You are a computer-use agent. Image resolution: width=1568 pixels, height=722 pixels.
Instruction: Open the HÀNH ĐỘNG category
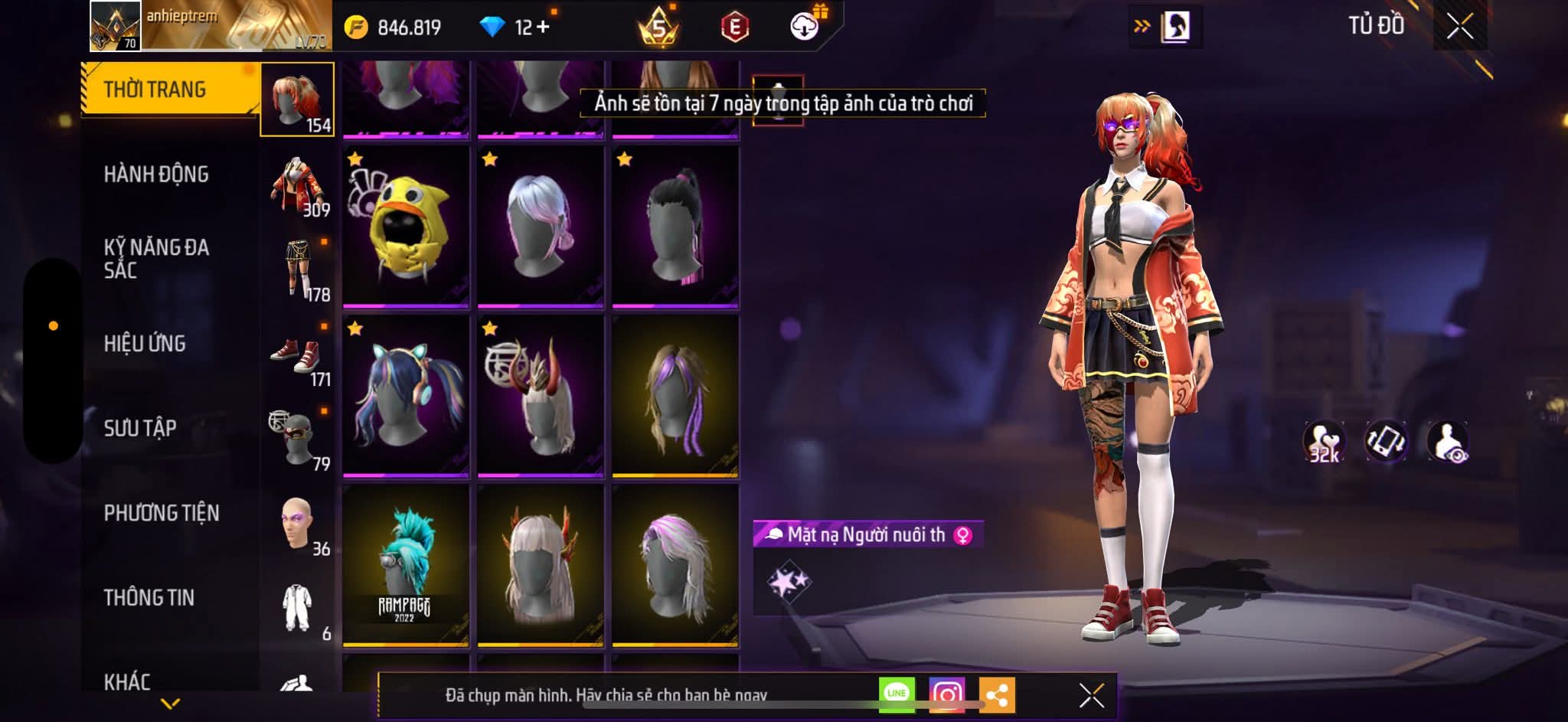pos(156,175)
